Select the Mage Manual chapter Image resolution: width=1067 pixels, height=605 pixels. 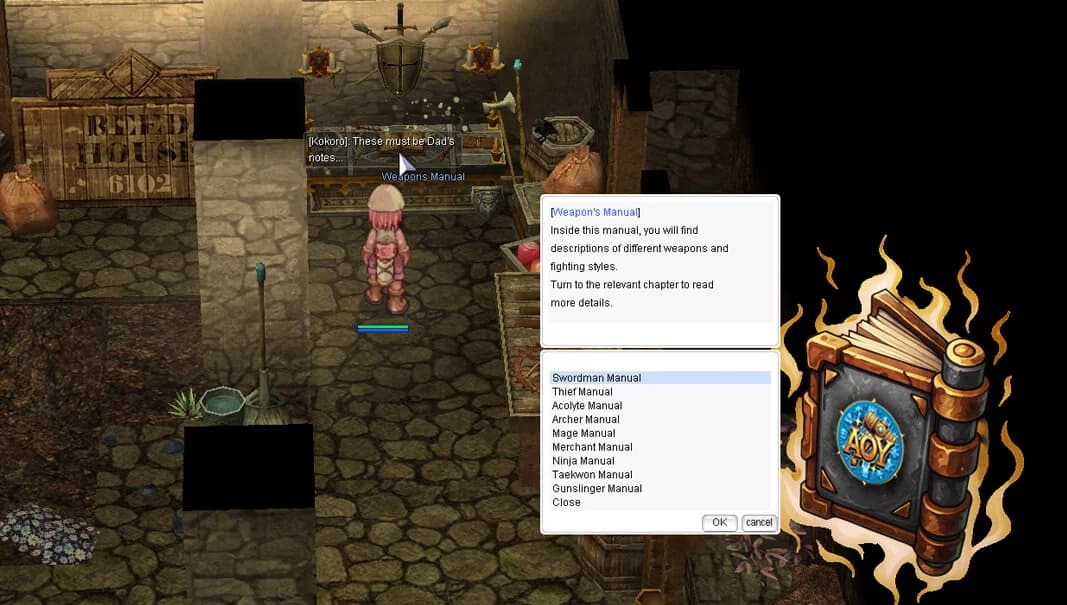[583, 434]
